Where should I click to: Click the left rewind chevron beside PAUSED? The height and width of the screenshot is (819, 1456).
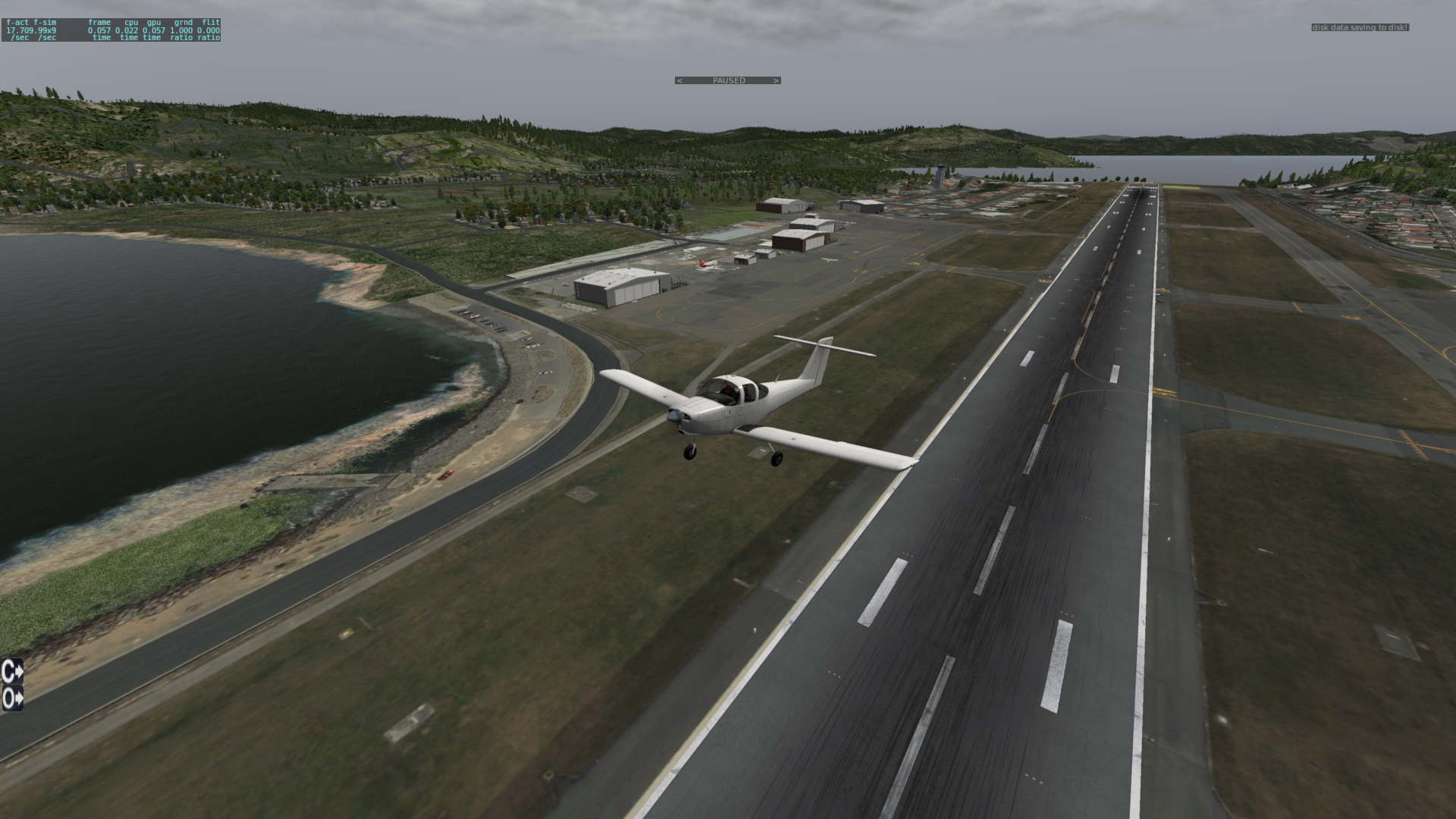pos(679,80)
